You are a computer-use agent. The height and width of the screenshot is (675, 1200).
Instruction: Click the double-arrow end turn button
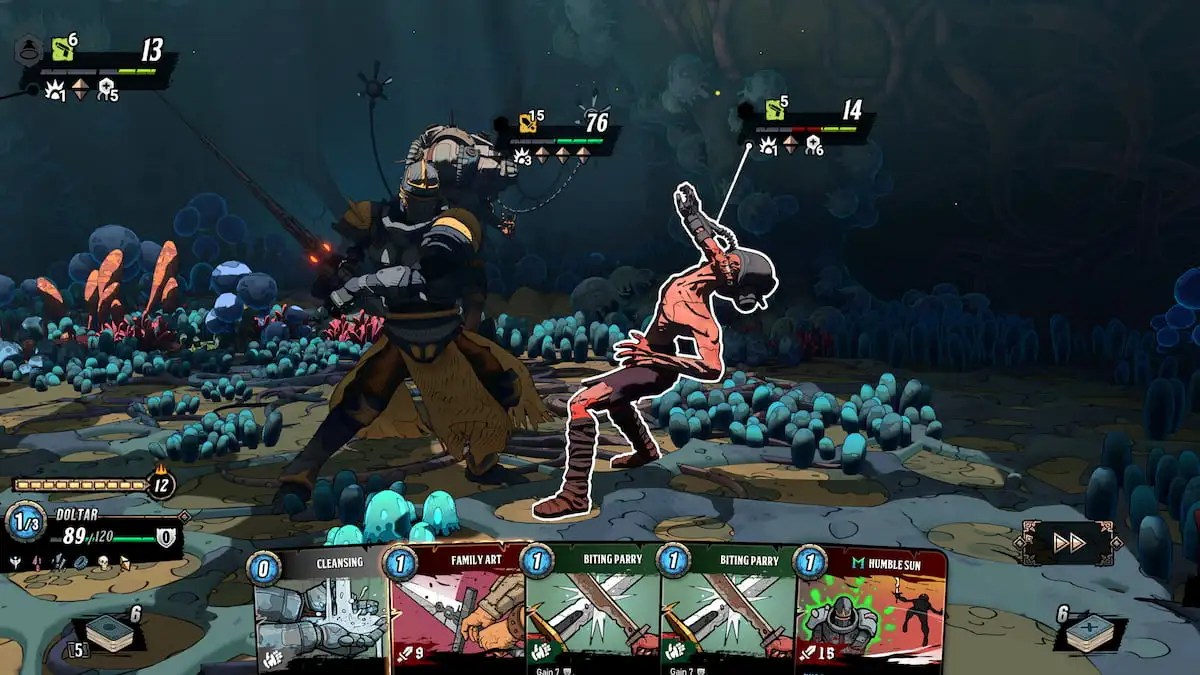click(1068, 542)
